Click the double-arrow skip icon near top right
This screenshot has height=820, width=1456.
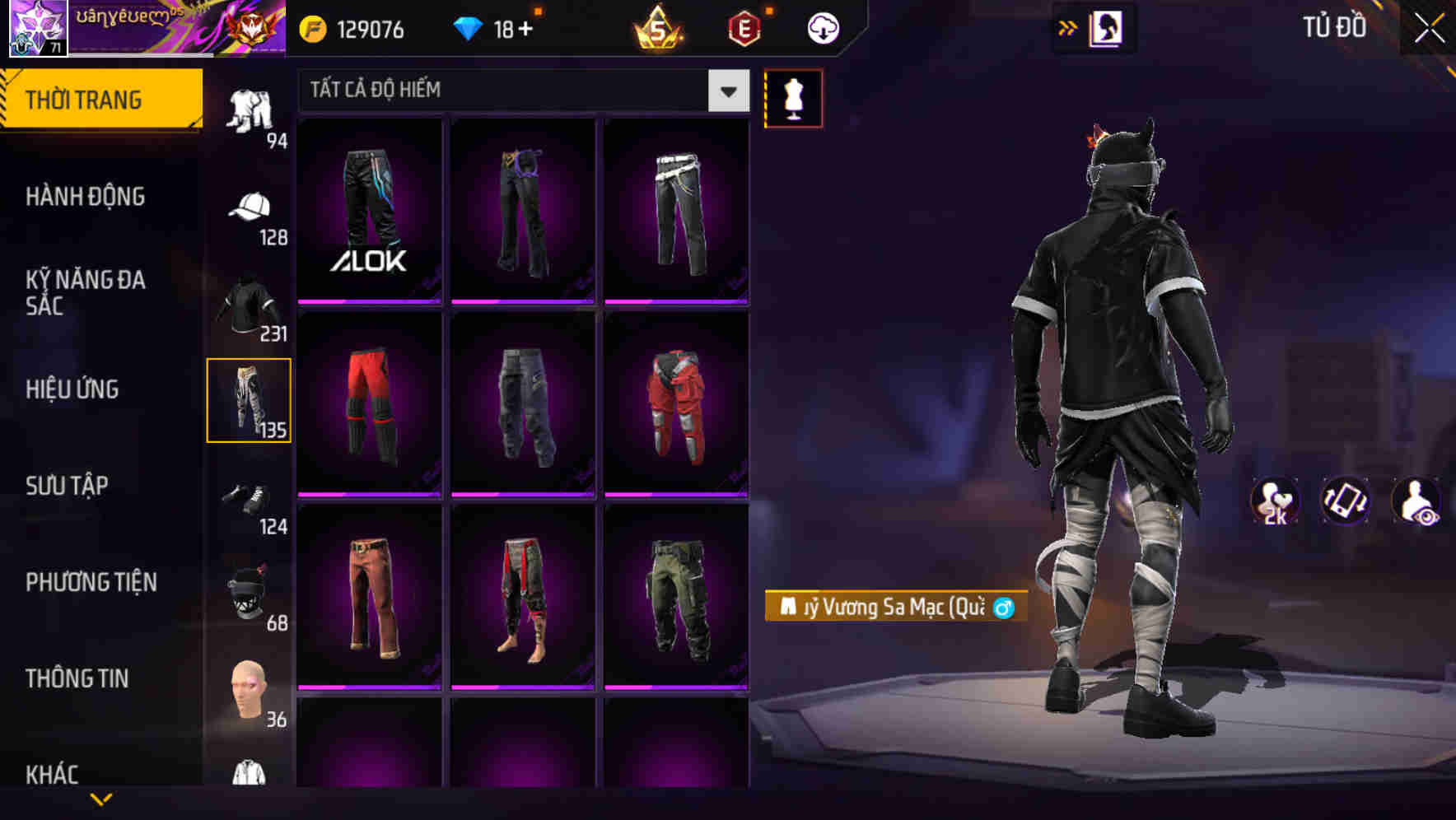[x=1066, y=27]
